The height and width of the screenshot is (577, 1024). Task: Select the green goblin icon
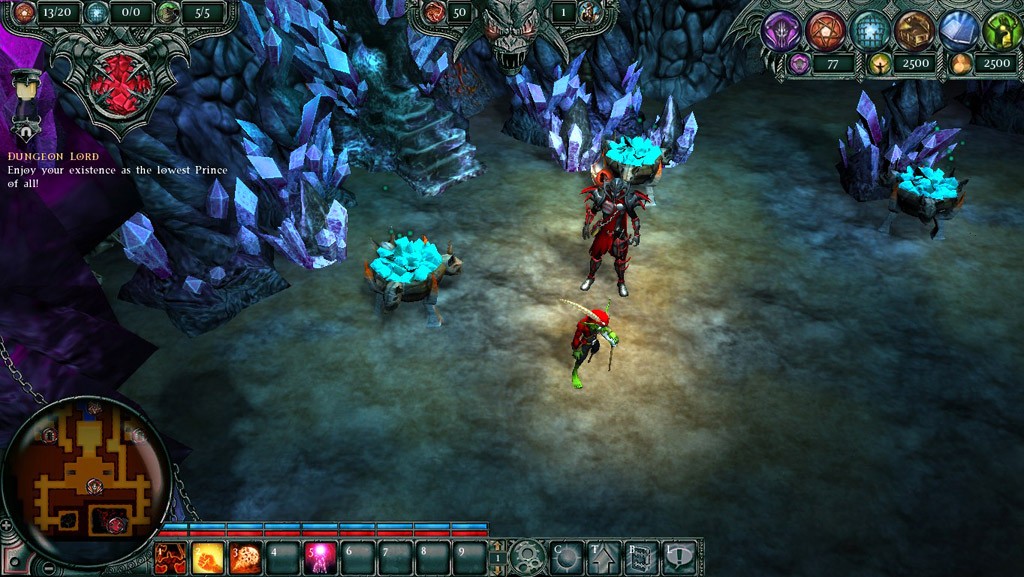click(x=1001, y=31)
